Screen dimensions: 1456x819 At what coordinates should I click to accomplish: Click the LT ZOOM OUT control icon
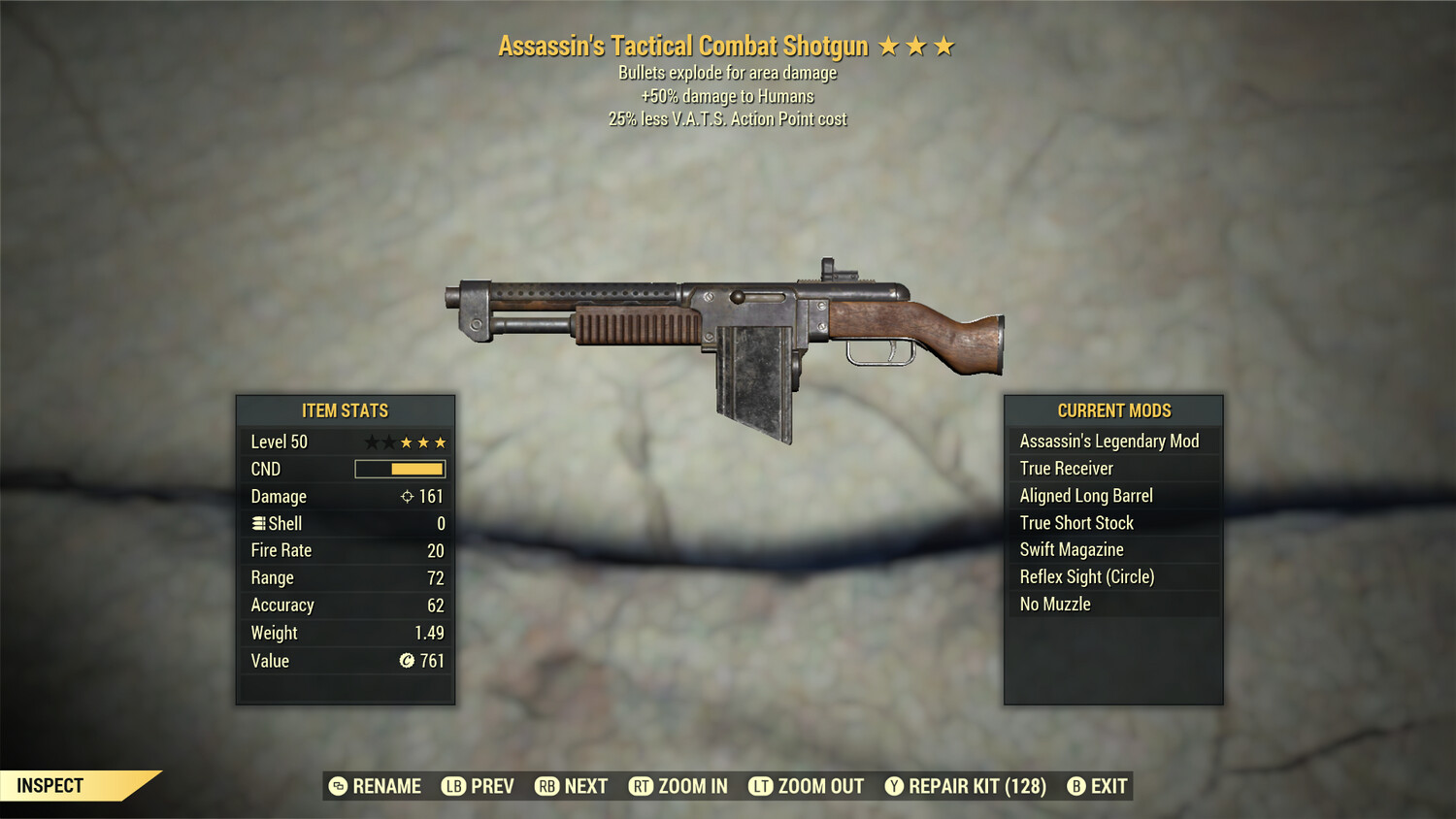pyautogui.click(x=762, y=786)
